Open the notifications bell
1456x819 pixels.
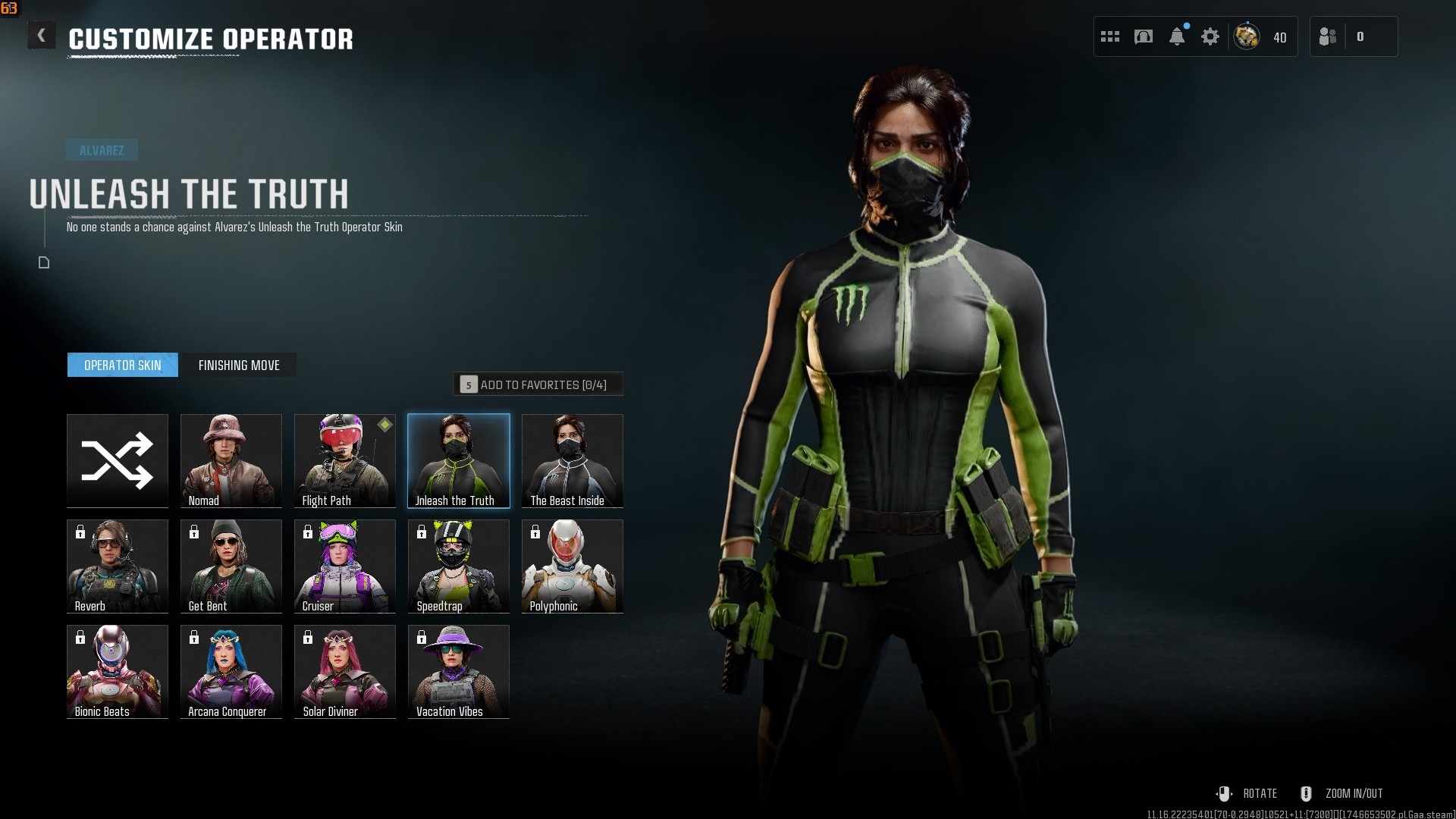[1177, 36]
